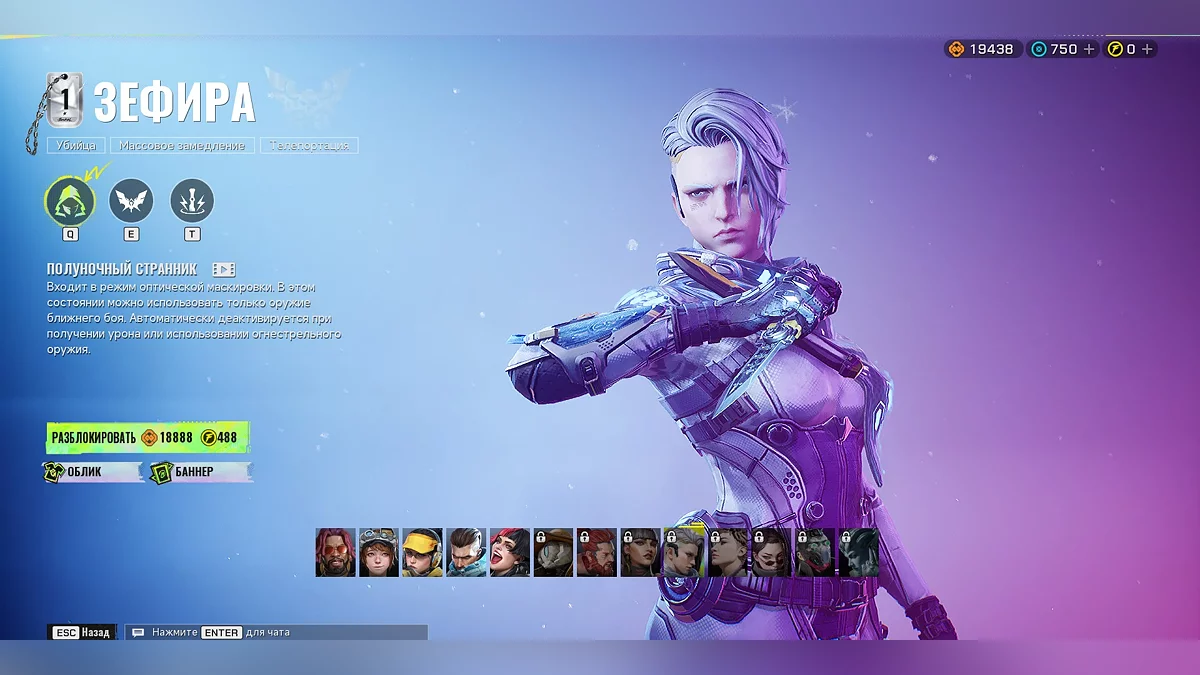Viewport: 1200px width, 675px height.
Task: Add more blue currency with the plus button
Action: 1089,49
